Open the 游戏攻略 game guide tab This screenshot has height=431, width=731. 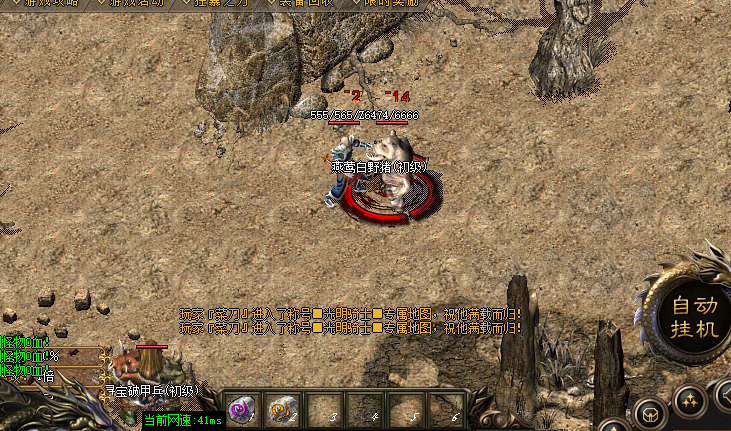(x=52, y=4)
